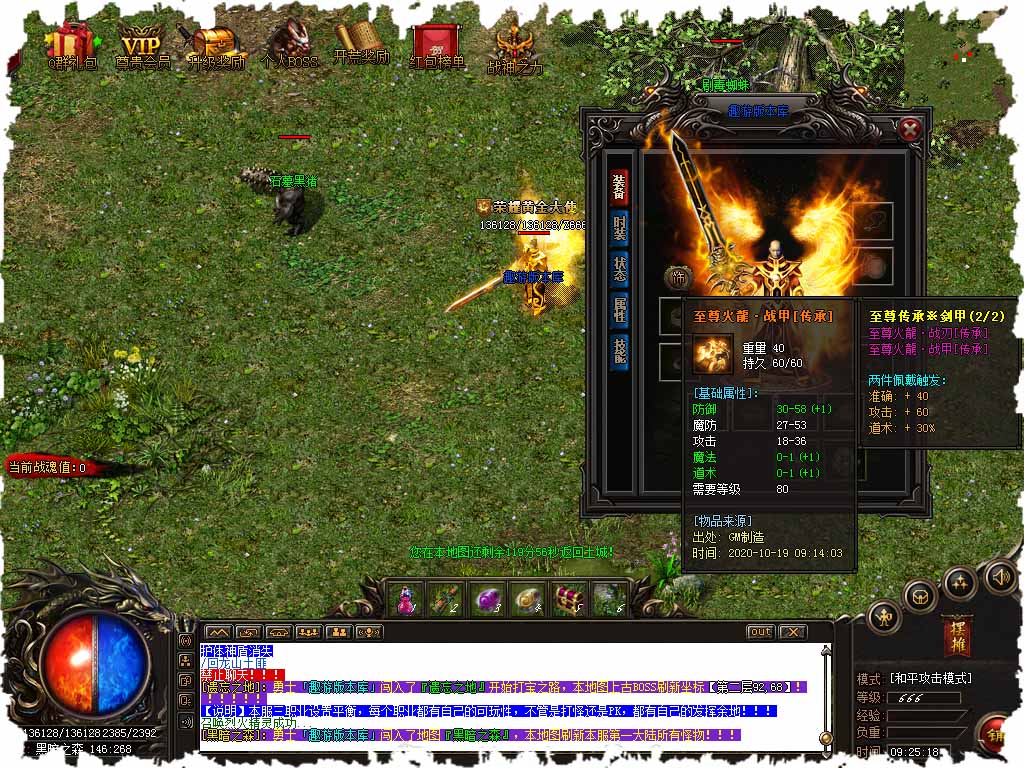Click the chat window's out button
This screenshot has width=1024, height=768.
coord(760,632)
